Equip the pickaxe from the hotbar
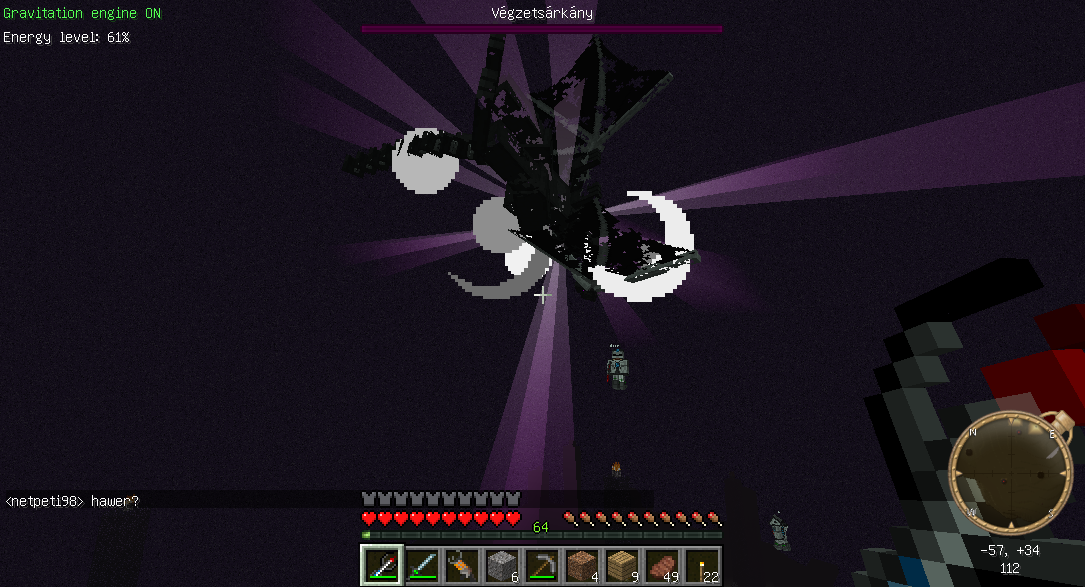1085x587 pixels. coord(541,566)
